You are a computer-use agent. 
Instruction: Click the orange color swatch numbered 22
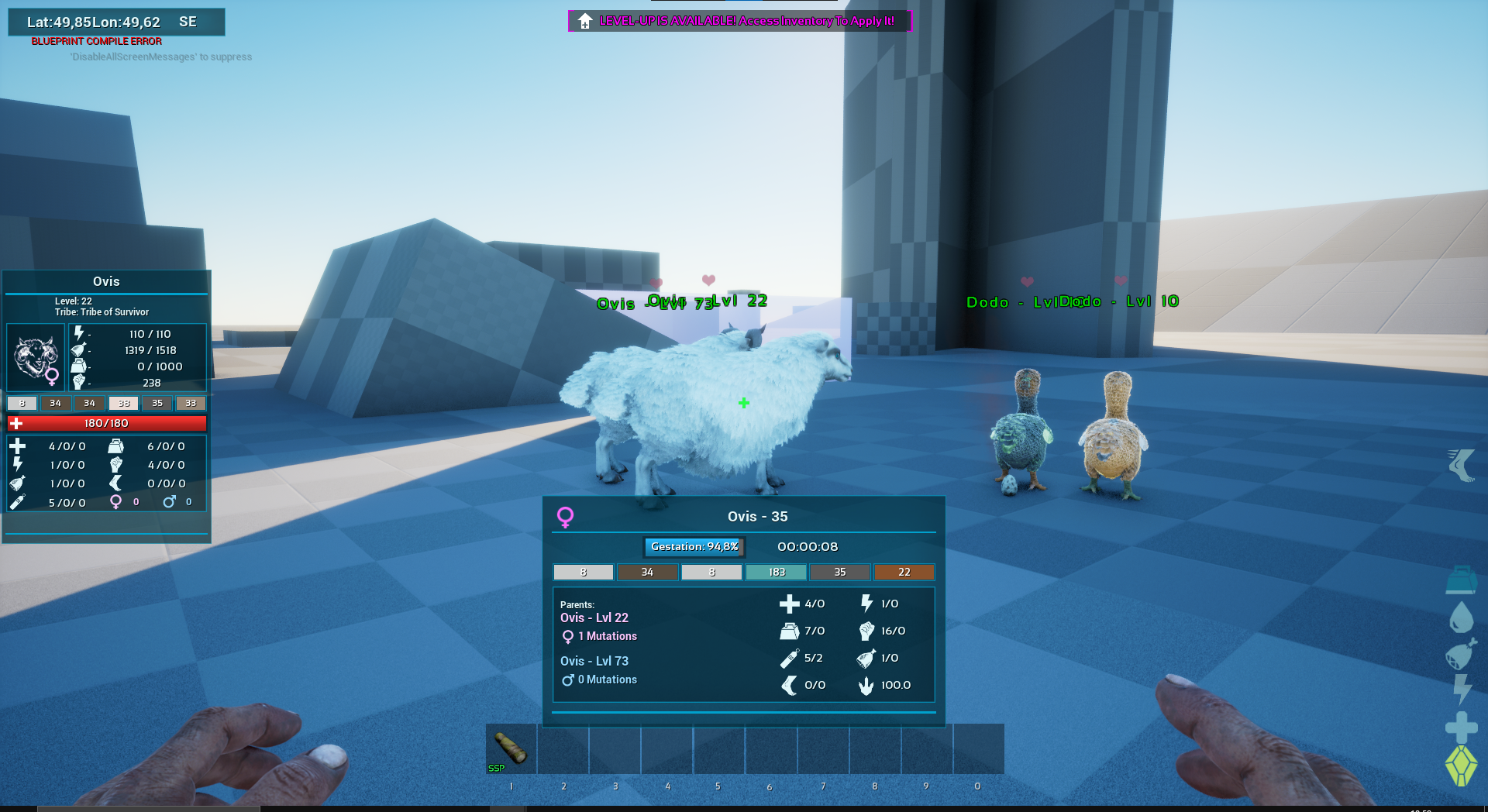[904, 572]
